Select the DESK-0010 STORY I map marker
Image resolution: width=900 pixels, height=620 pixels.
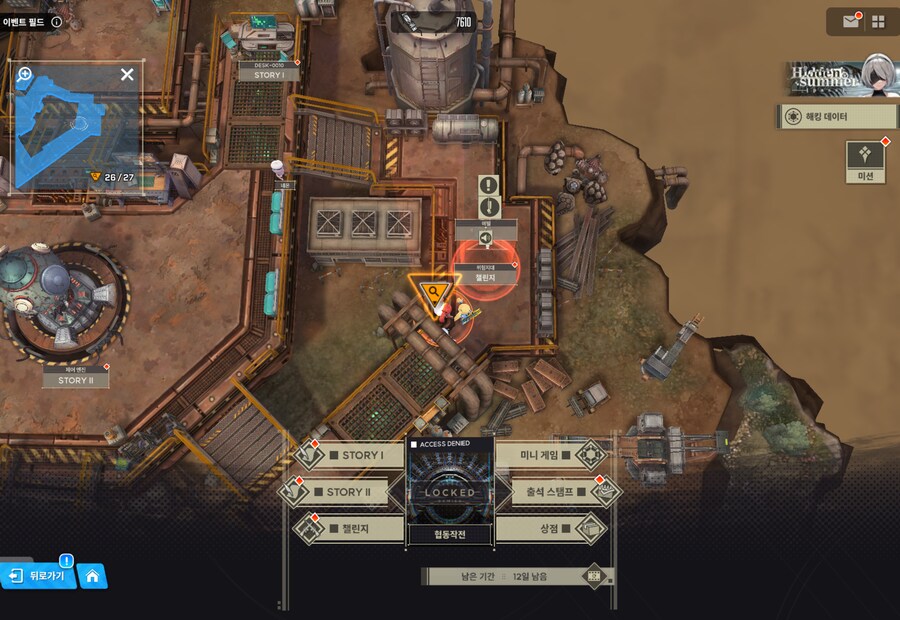[x=269, y=74]
